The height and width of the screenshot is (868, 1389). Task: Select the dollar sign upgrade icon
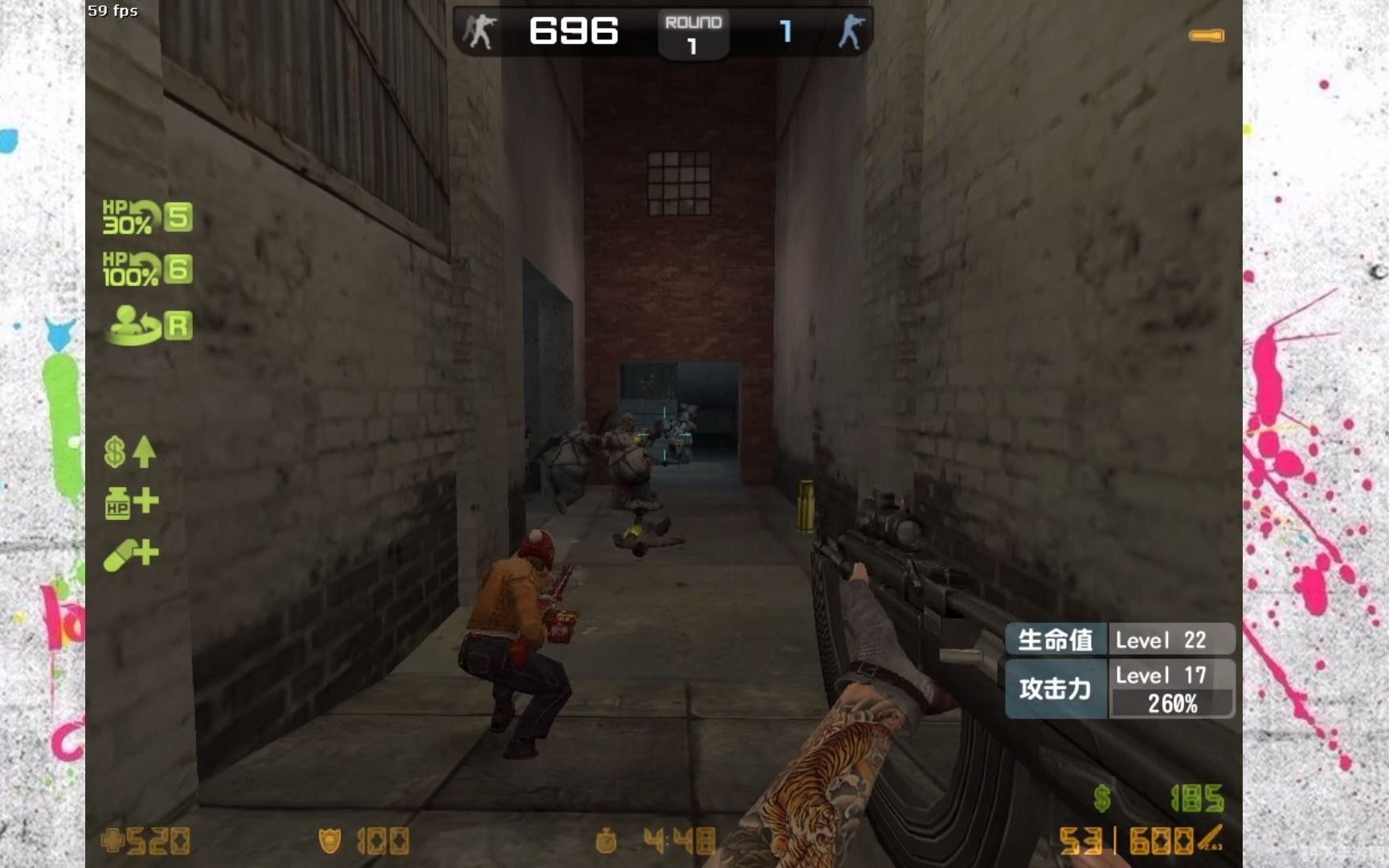point(129,452)
